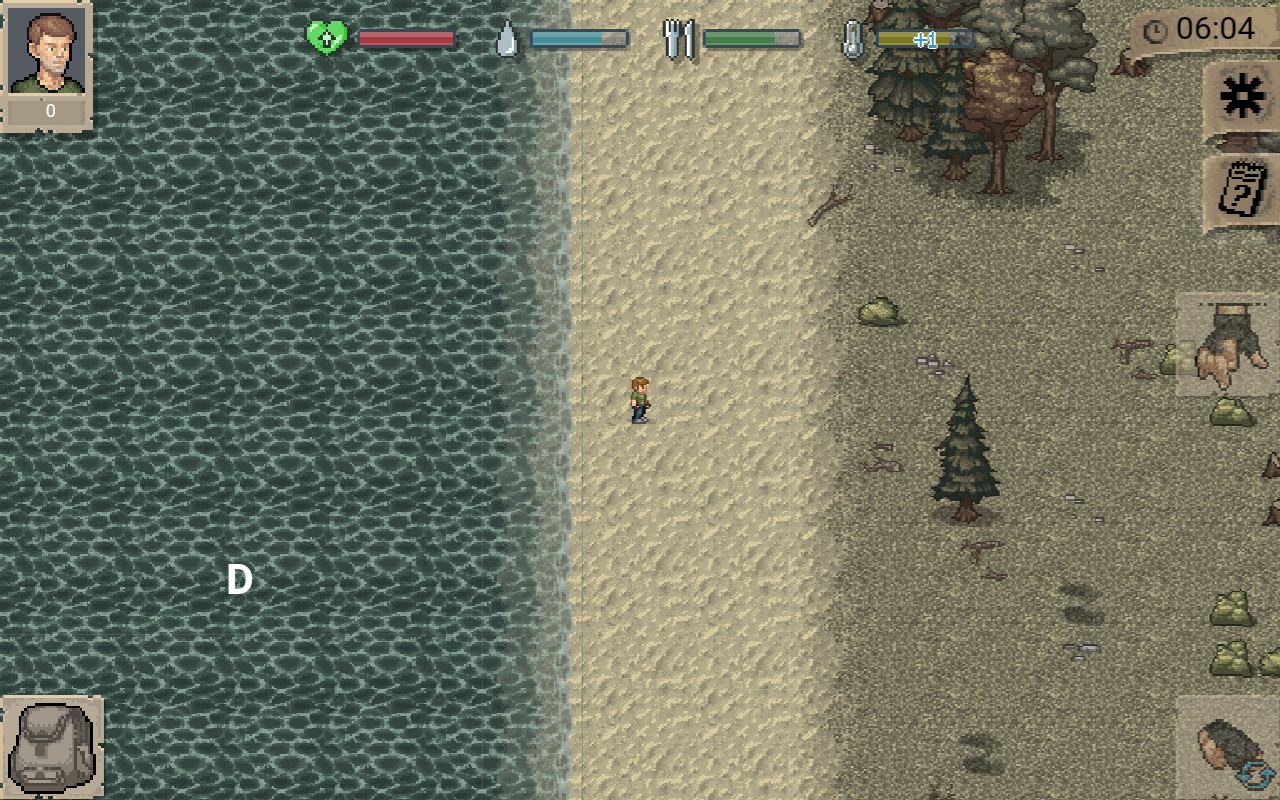Open the quest notepad journal
The width and height of the screenshot is (1280, 800).
(x=1242, y=189)
